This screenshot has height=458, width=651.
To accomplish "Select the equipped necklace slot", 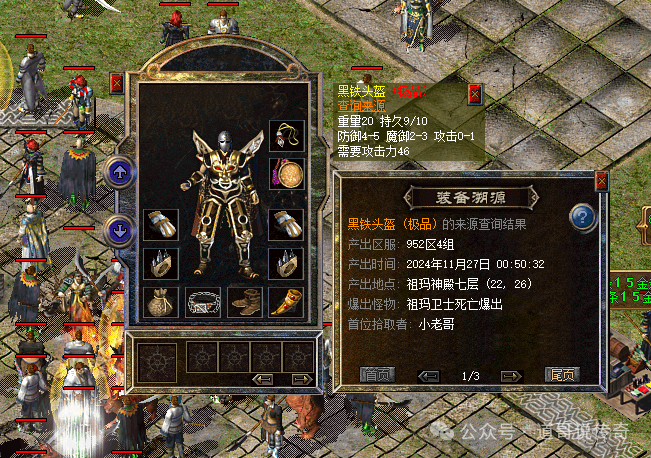I will click(287, 134).
